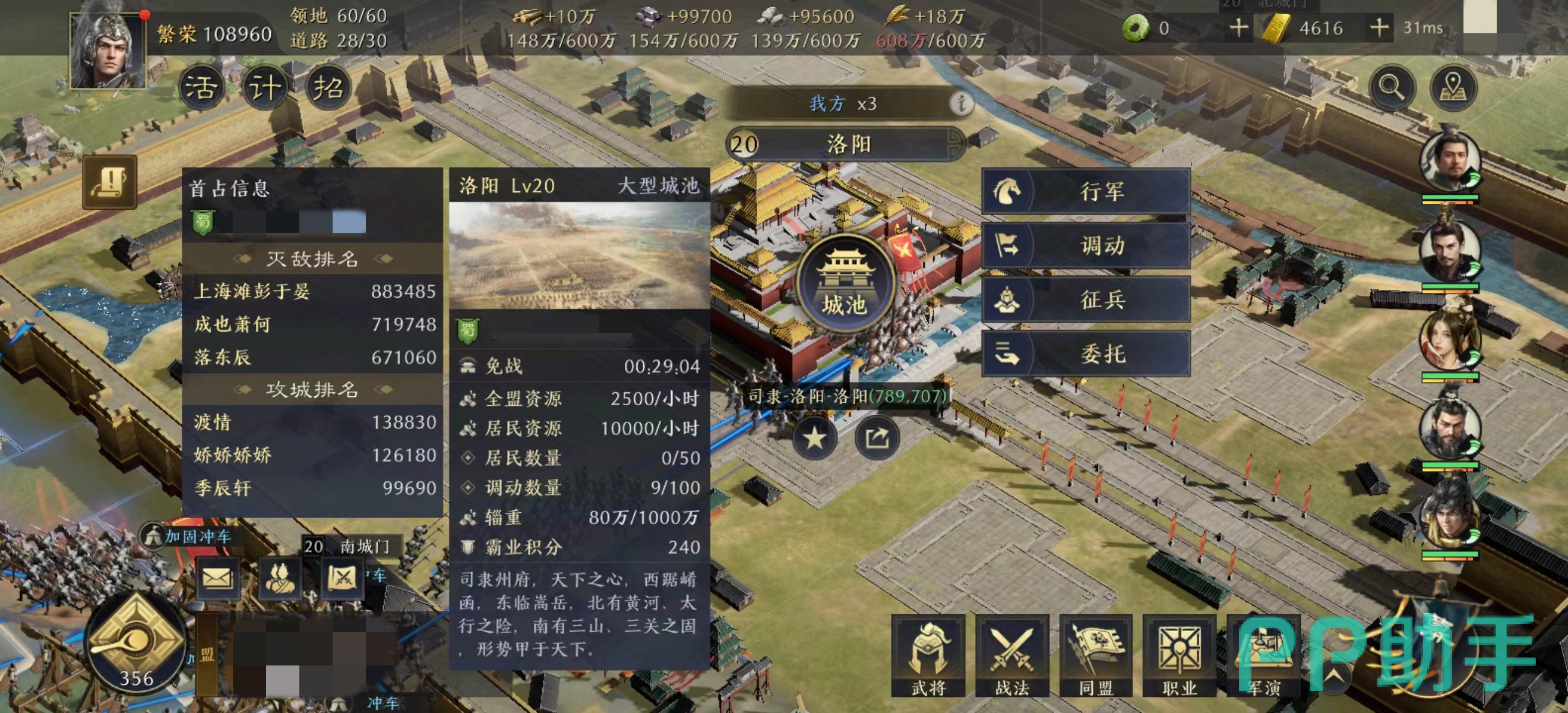Favorite Luoyang with the star button
Image resolution: width=1568 pixels, height=713 pixels.
(815, 438)
